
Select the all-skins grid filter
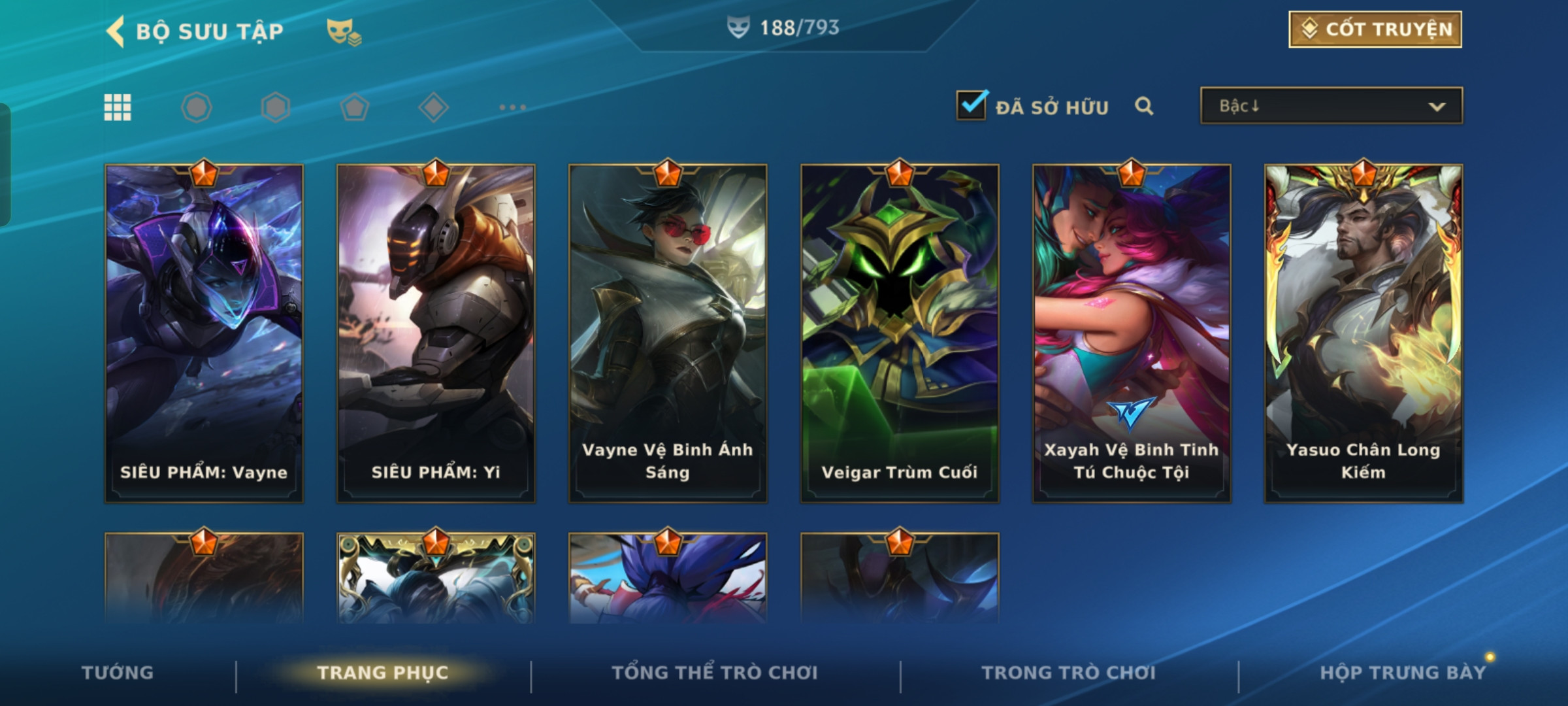pos(118,107)
